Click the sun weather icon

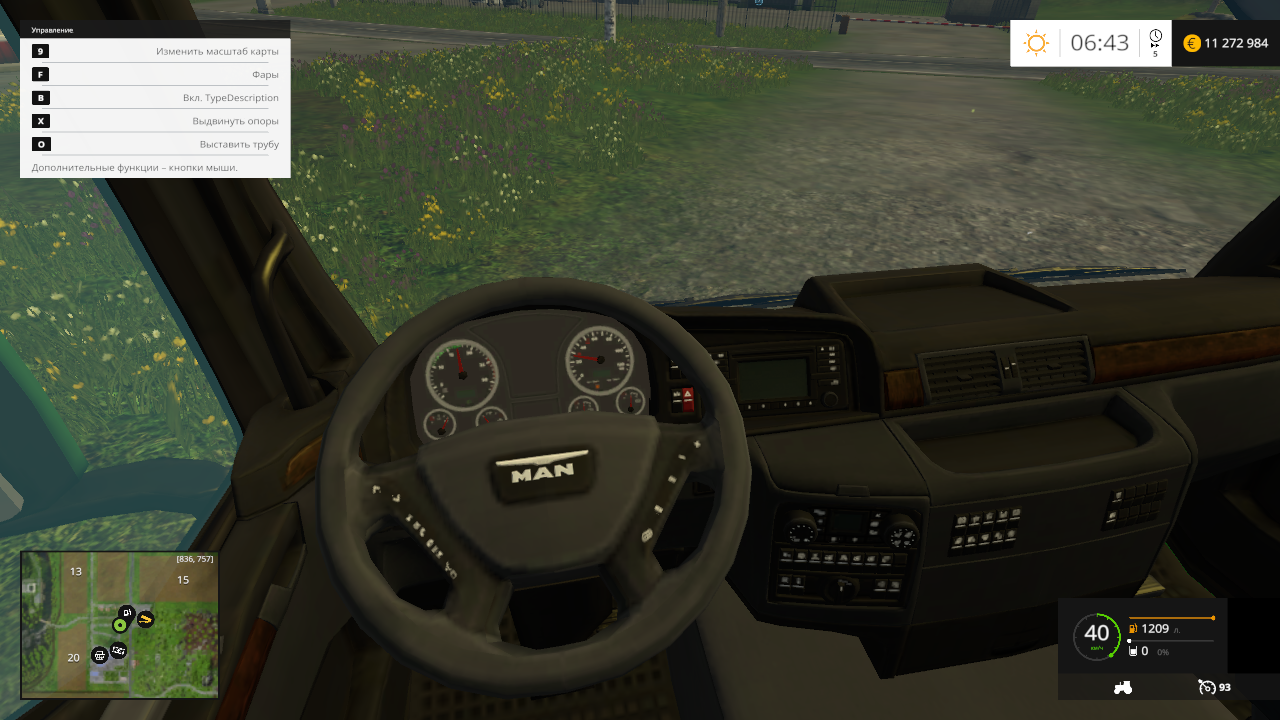(1036, 43)
